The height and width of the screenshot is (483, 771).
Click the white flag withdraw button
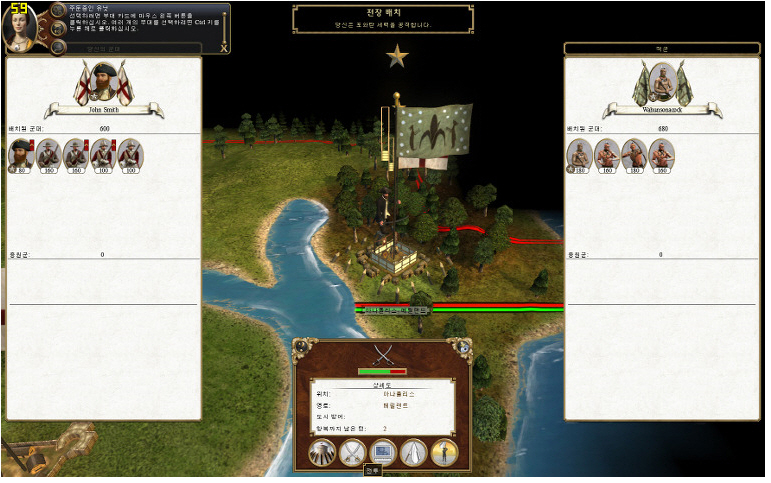(x=413, y=453)
